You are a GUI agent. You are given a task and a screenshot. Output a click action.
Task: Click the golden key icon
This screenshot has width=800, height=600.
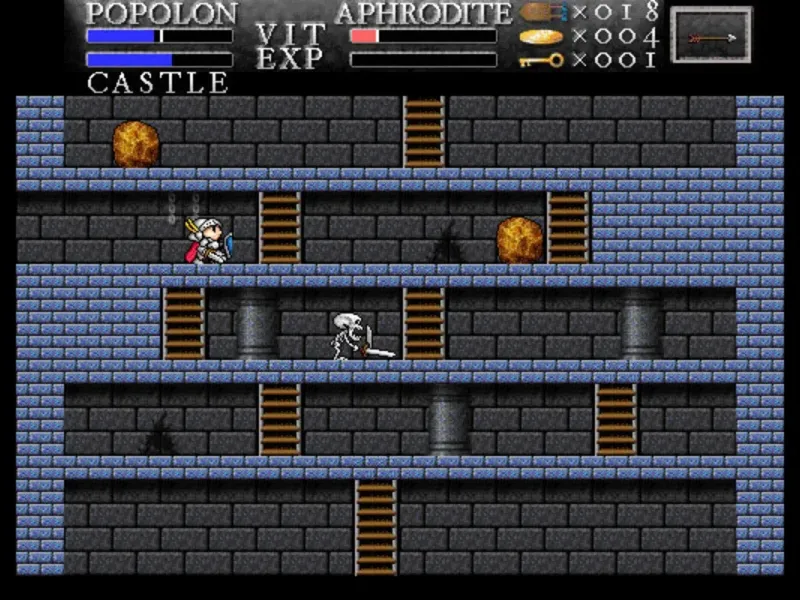tap(542, 60)
